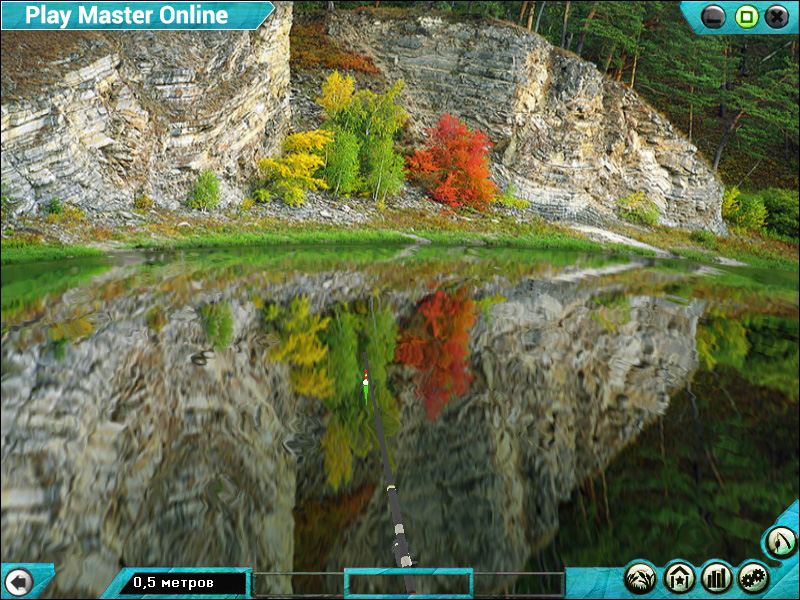Screen dimensions: 800x600
Task: Click the back arrow button
Action: click(18, 581)
